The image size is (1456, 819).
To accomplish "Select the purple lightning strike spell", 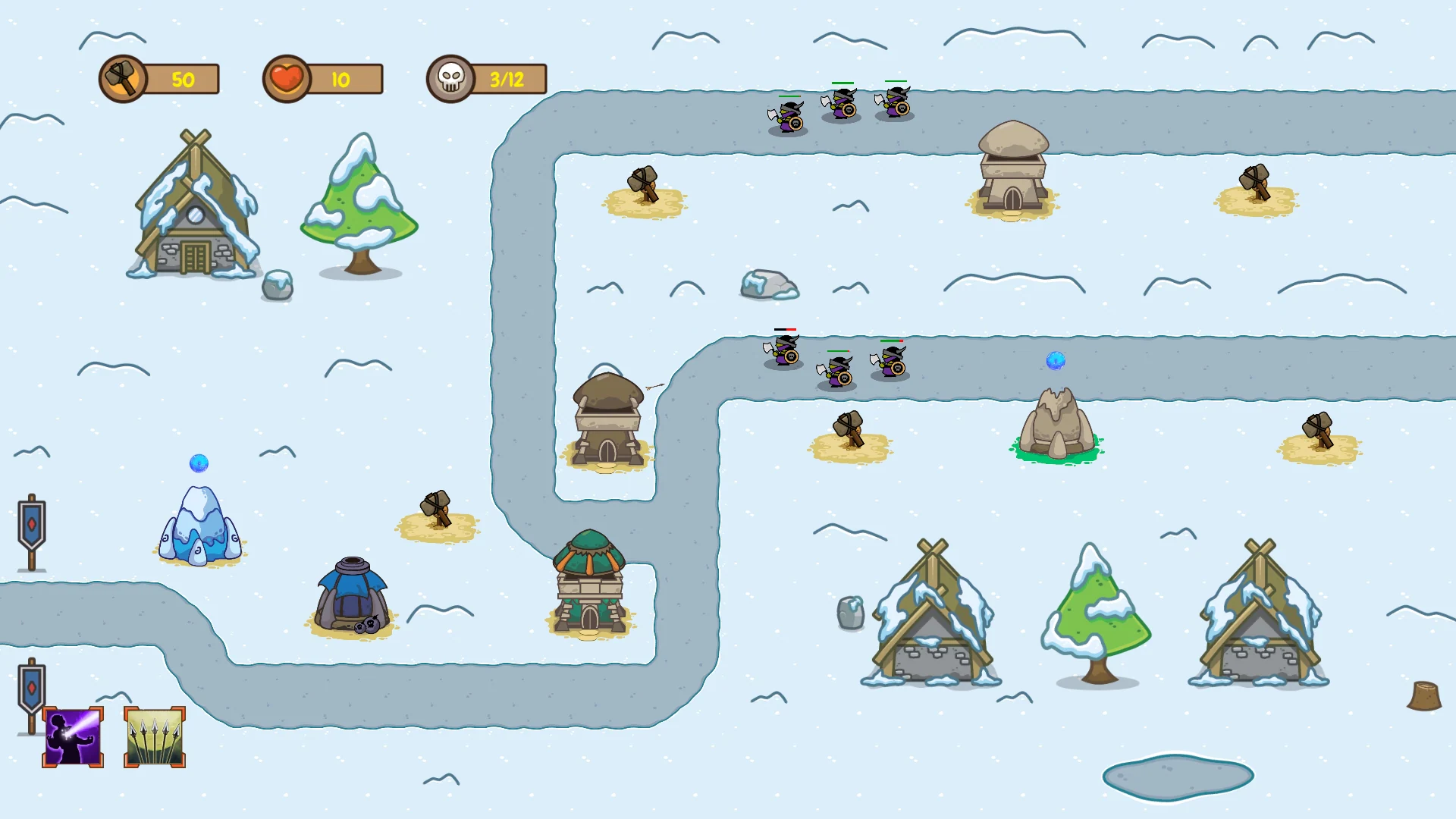I will [72, 735].
